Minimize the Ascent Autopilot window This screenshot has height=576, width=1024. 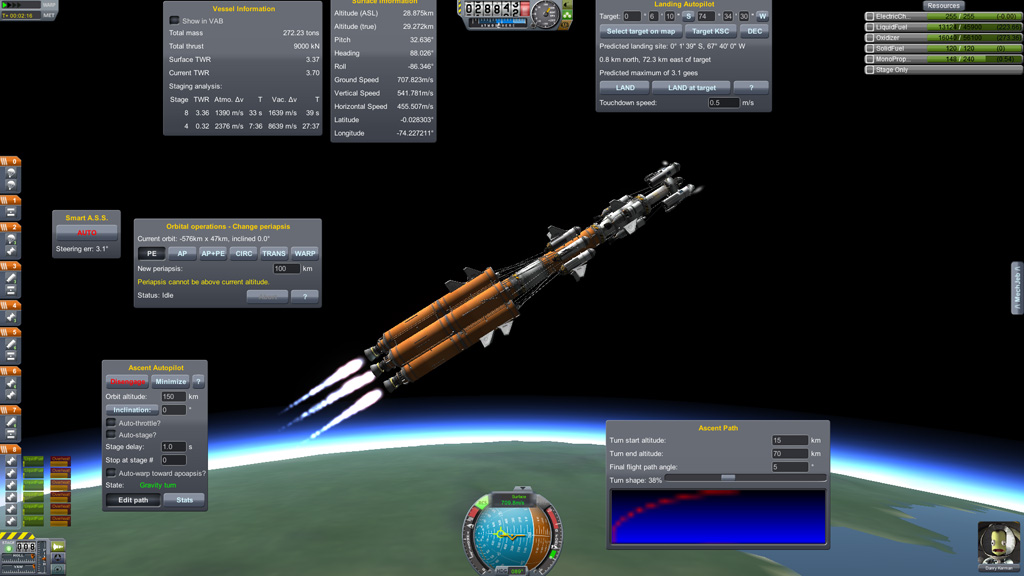point(170,381)
